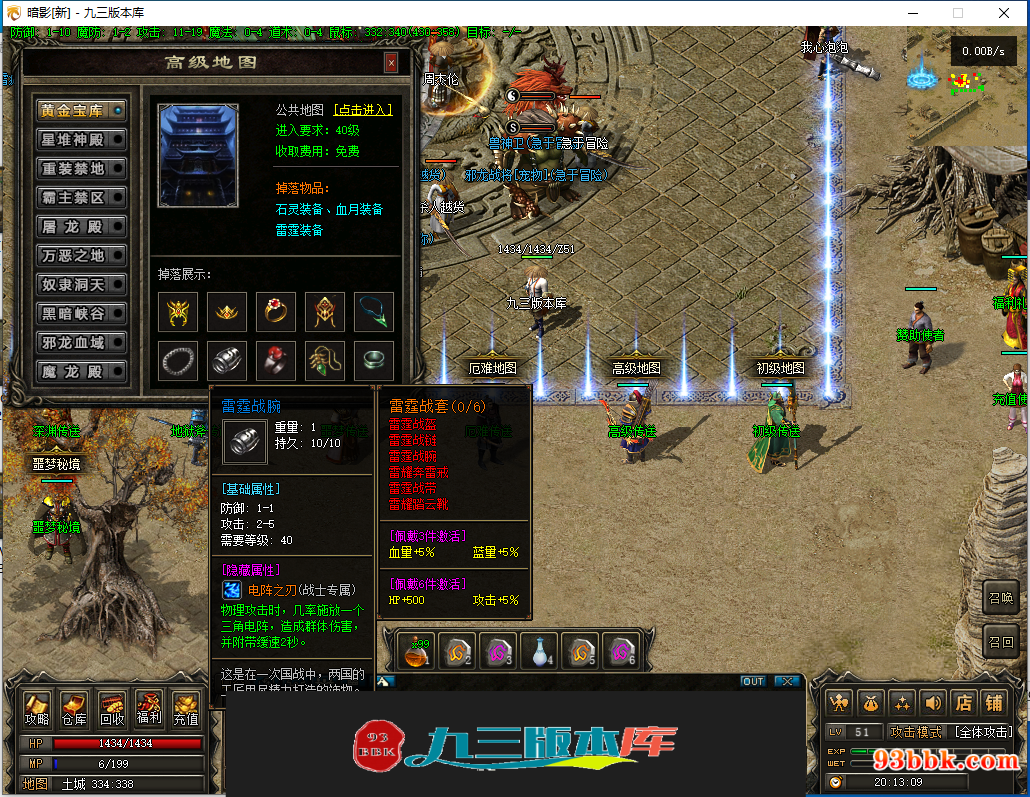Screen dimensions: 1030x797
Task: Open the 仓库 warehouse
Action: 74,708
